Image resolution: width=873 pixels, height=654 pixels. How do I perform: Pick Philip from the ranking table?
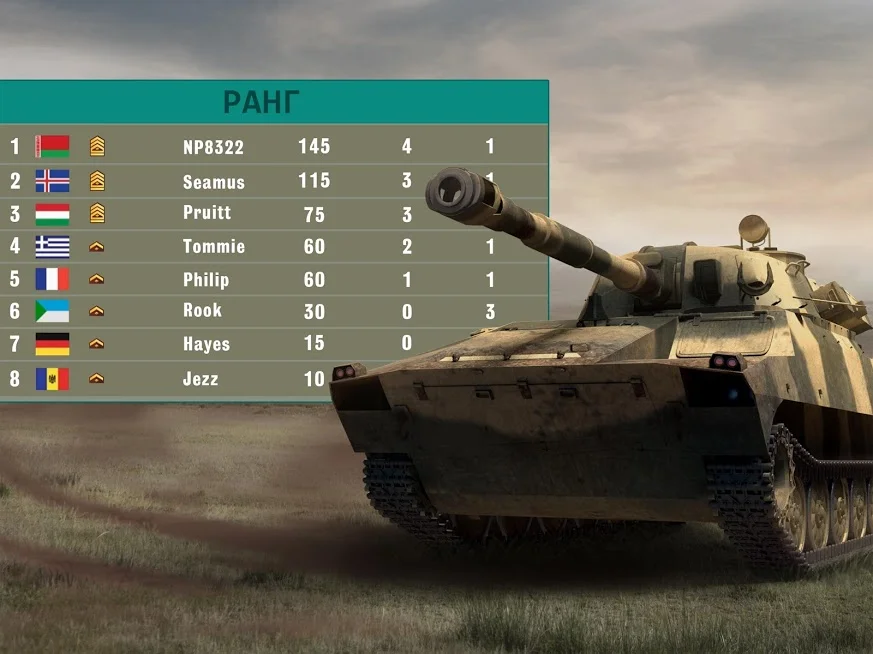pyautogui.click(x=206, y=280)
